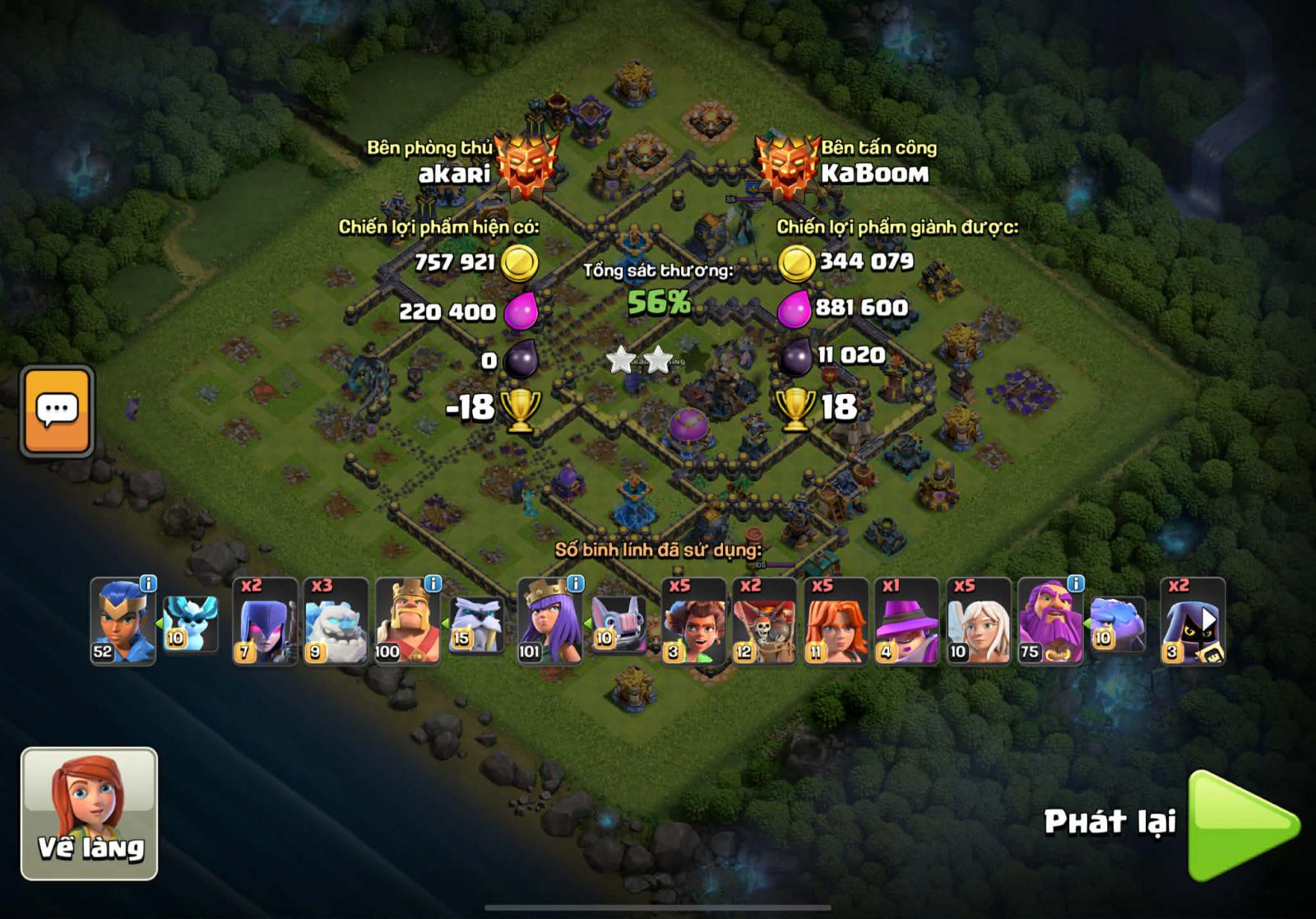Select the Barbarian King hero card

click(x=407, y=623)
